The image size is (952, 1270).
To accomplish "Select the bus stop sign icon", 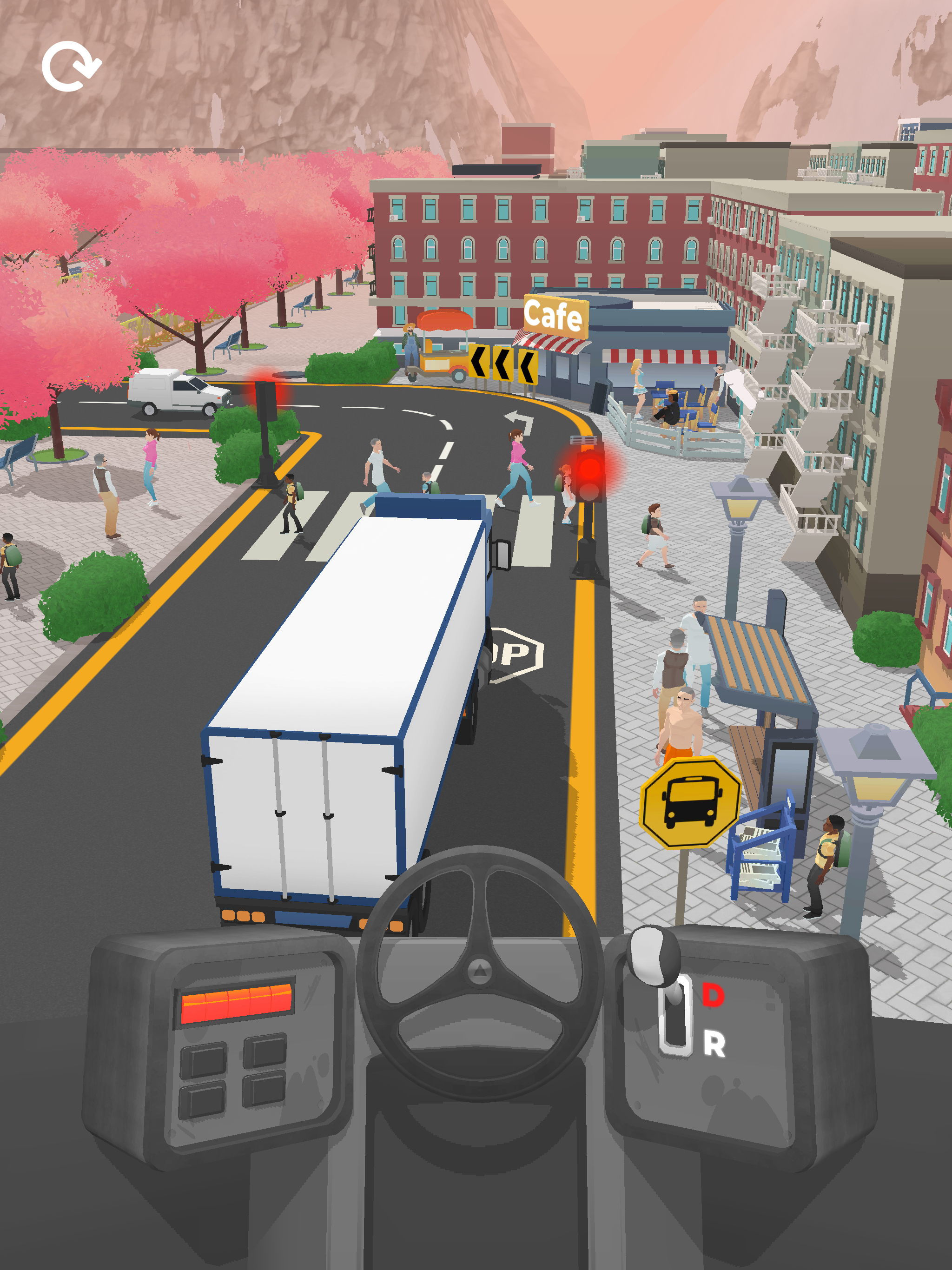I will point(691,805).
